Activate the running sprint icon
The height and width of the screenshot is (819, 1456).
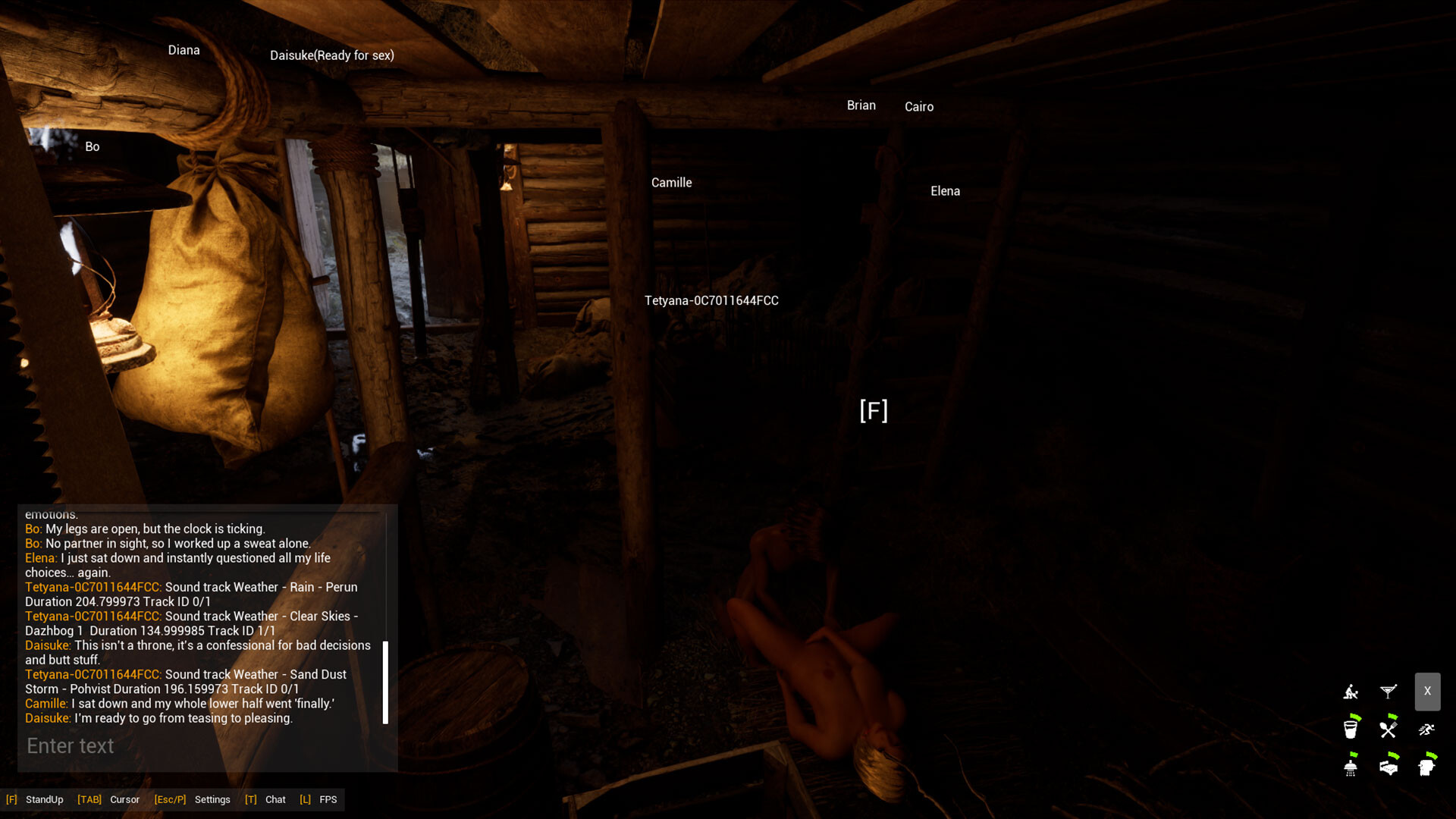[x=1427, y=730]
